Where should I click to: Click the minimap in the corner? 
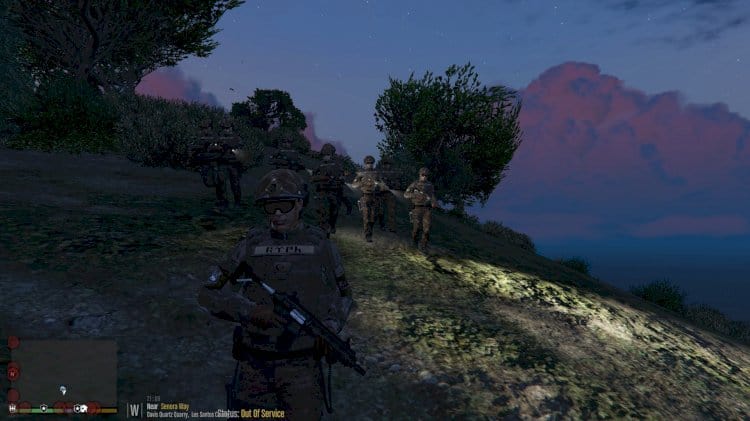tap(64, 370)
